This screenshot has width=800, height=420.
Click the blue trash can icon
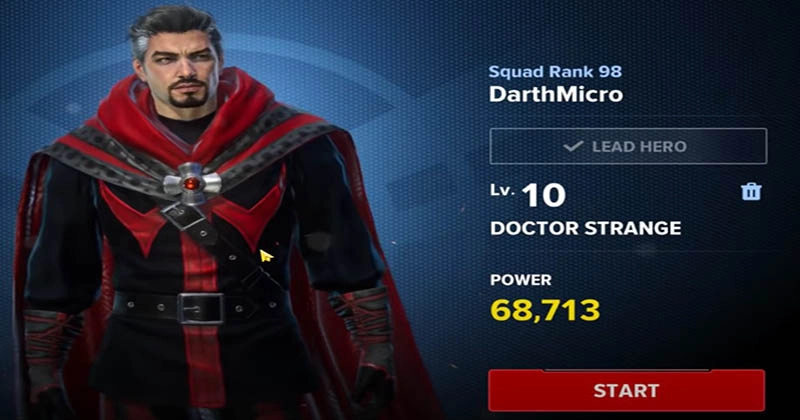click(751, 191)
